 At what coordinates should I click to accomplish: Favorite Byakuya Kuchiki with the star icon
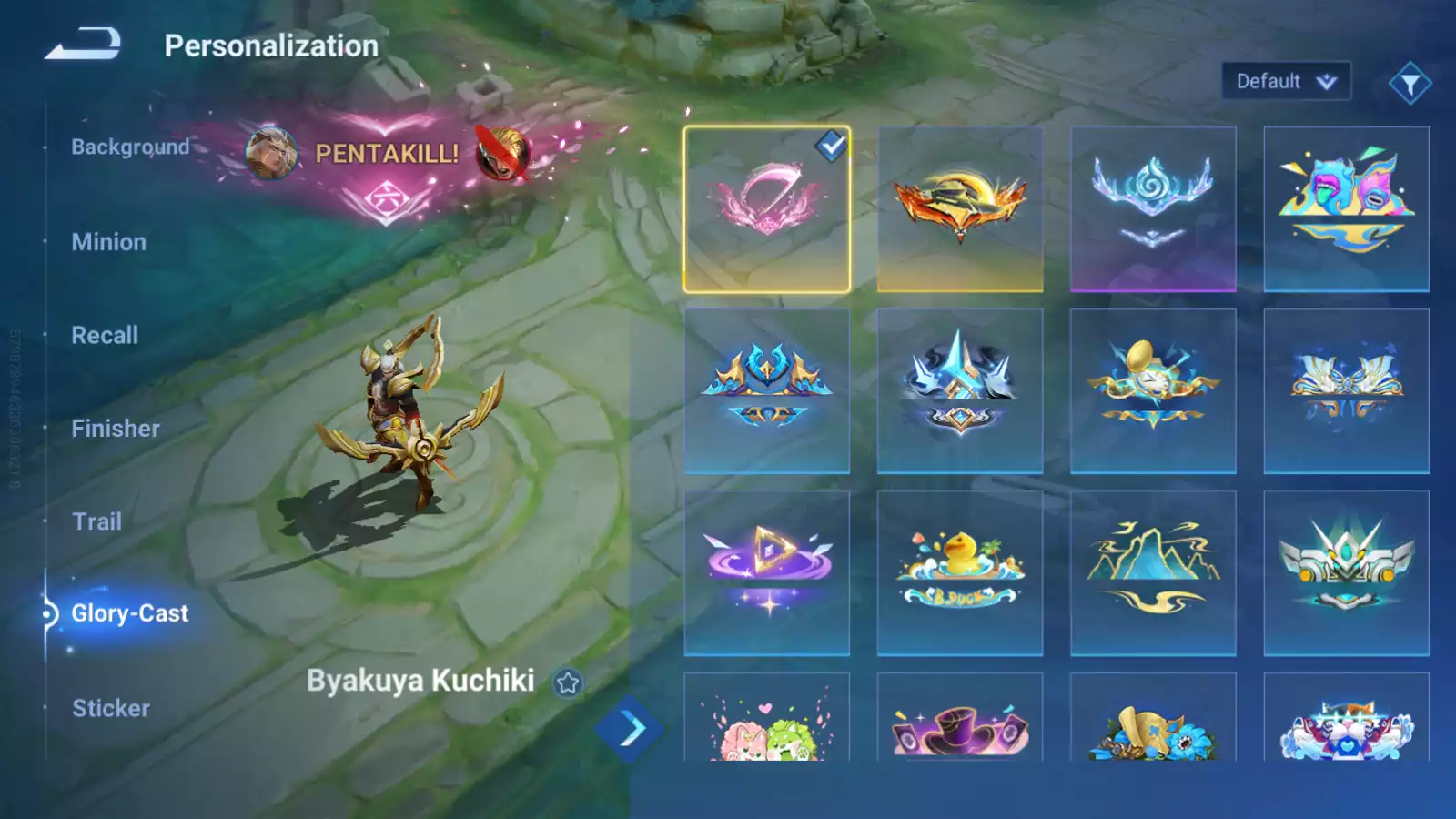click(568, 682)
